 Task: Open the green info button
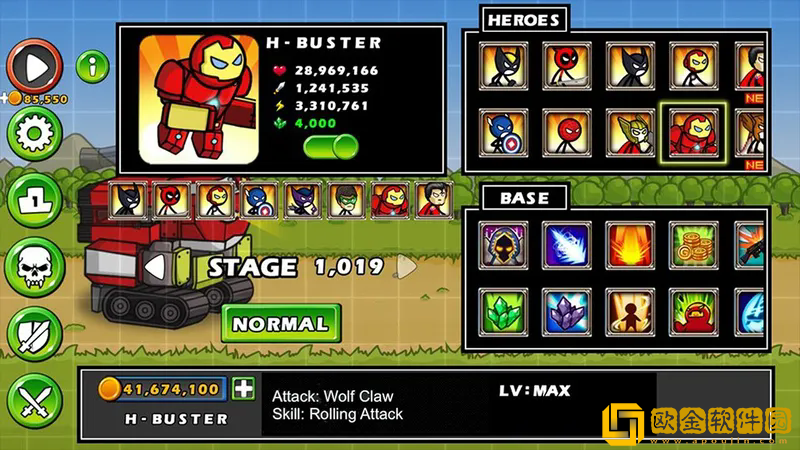pos(92,68)
